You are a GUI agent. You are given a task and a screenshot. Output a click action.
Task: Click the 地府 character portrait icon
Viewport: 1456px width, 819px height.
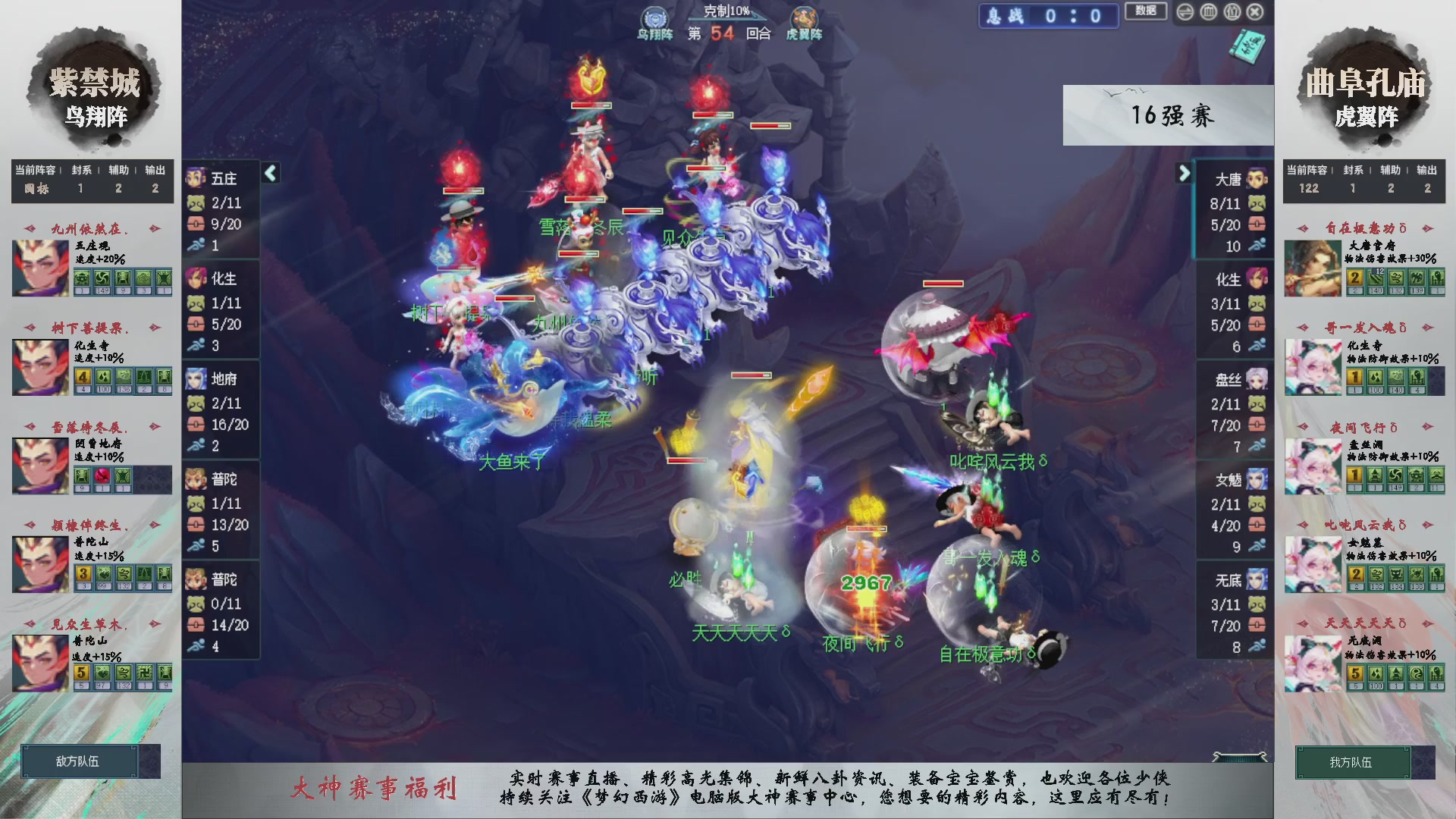(197, 379)
